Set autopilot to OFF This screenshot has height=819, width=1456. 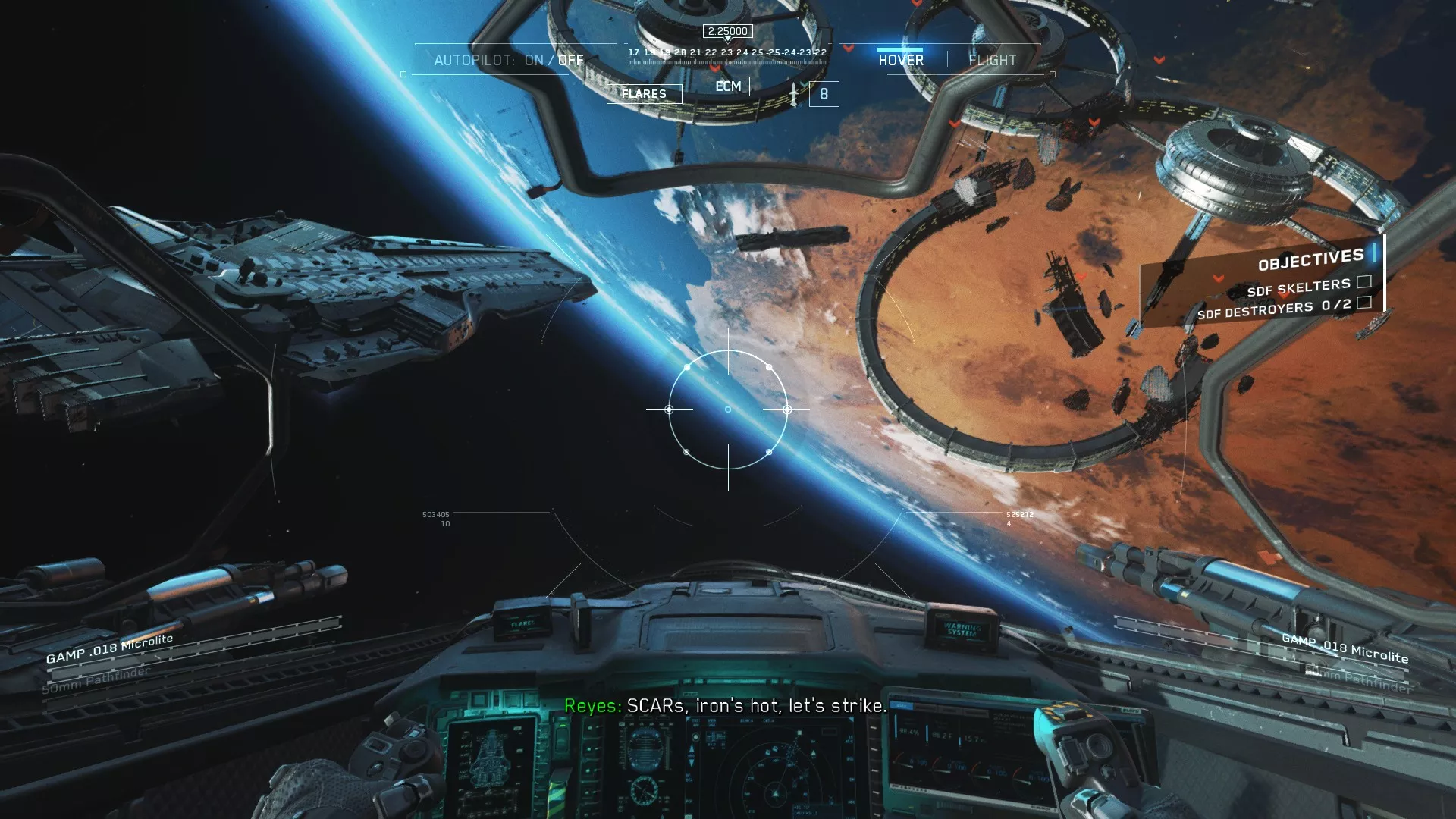coord(571,60)
